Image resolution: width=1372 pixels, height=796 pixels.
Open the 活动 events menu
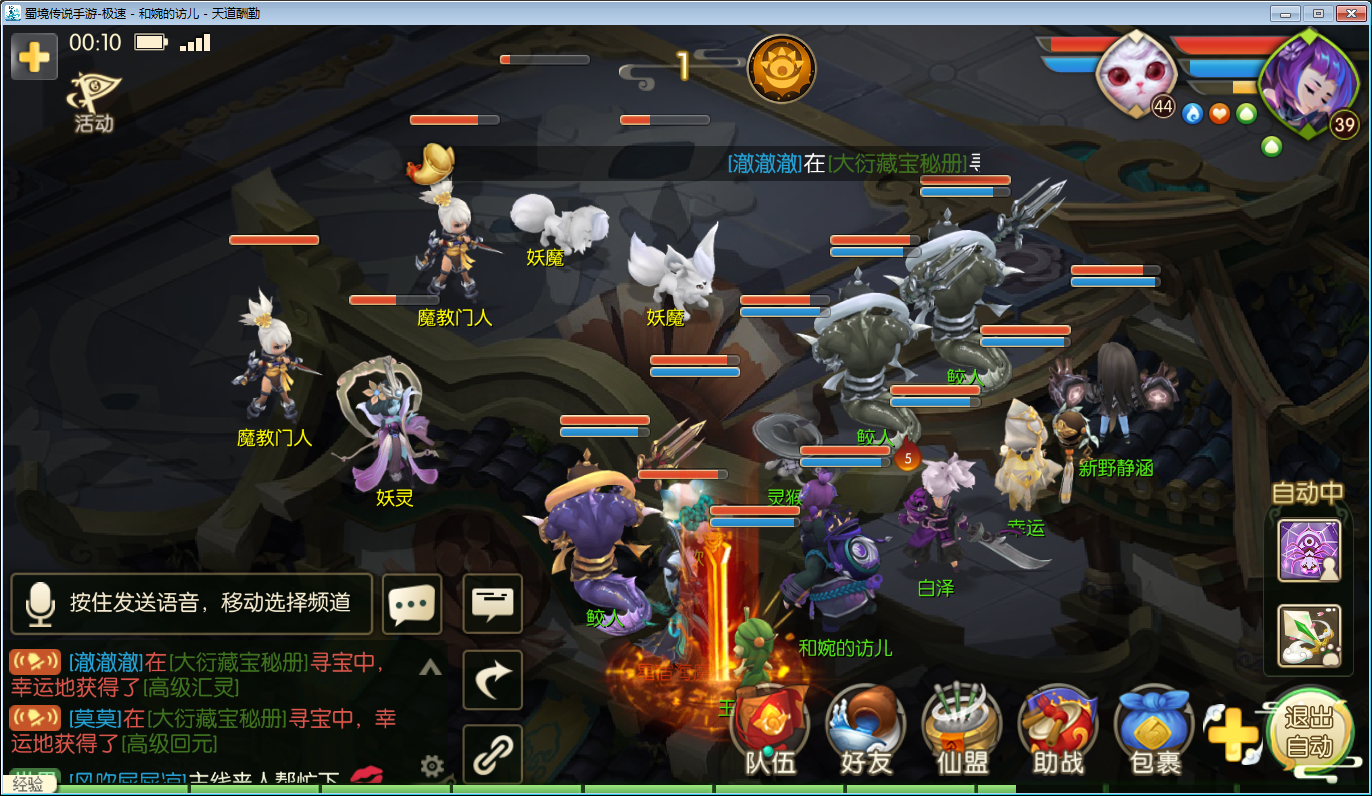coord(93,103)
